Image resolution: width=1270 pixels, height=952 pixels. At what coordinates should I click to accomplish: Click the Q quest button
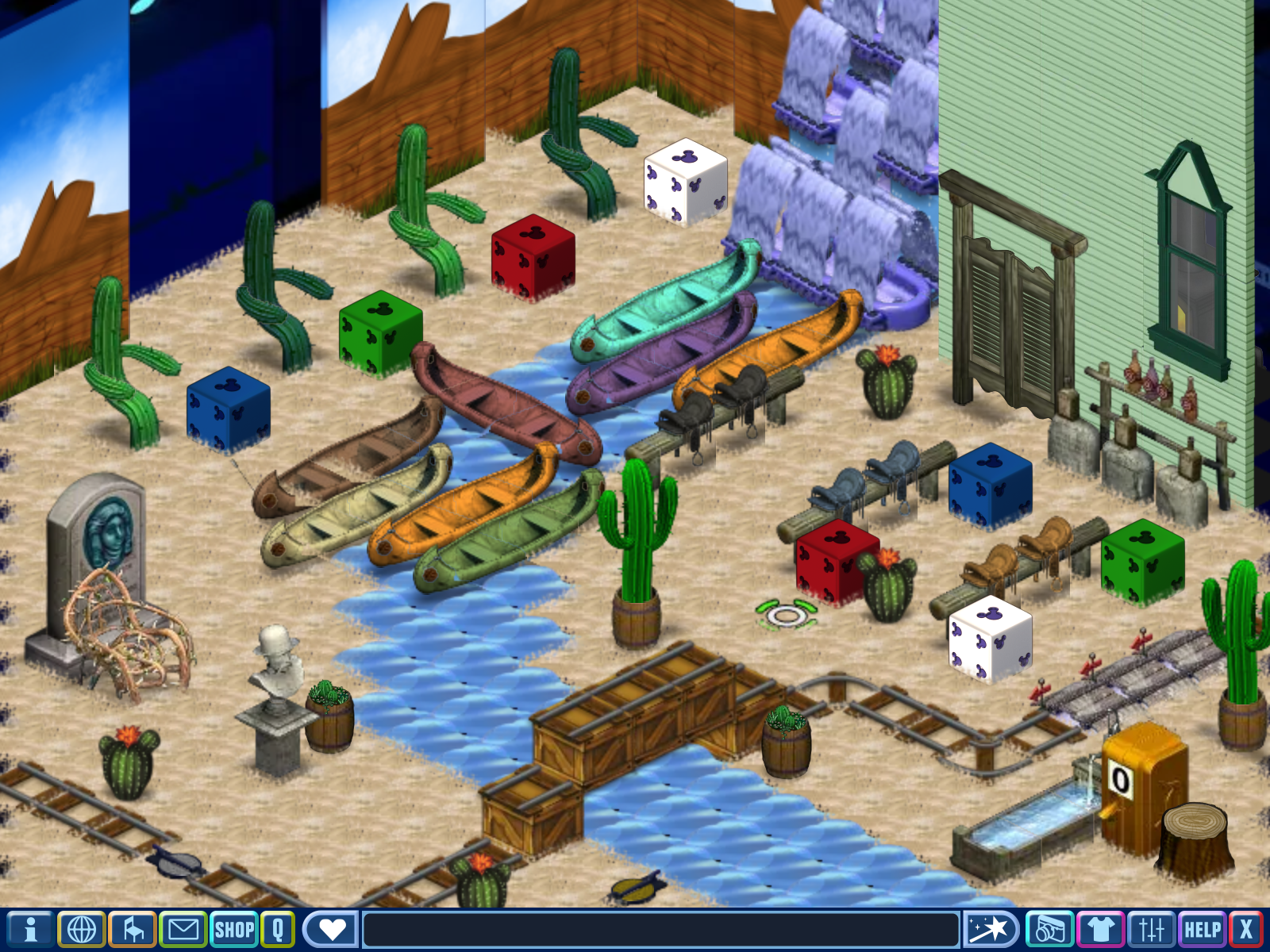pyautogui.click(x=278, y=929)
